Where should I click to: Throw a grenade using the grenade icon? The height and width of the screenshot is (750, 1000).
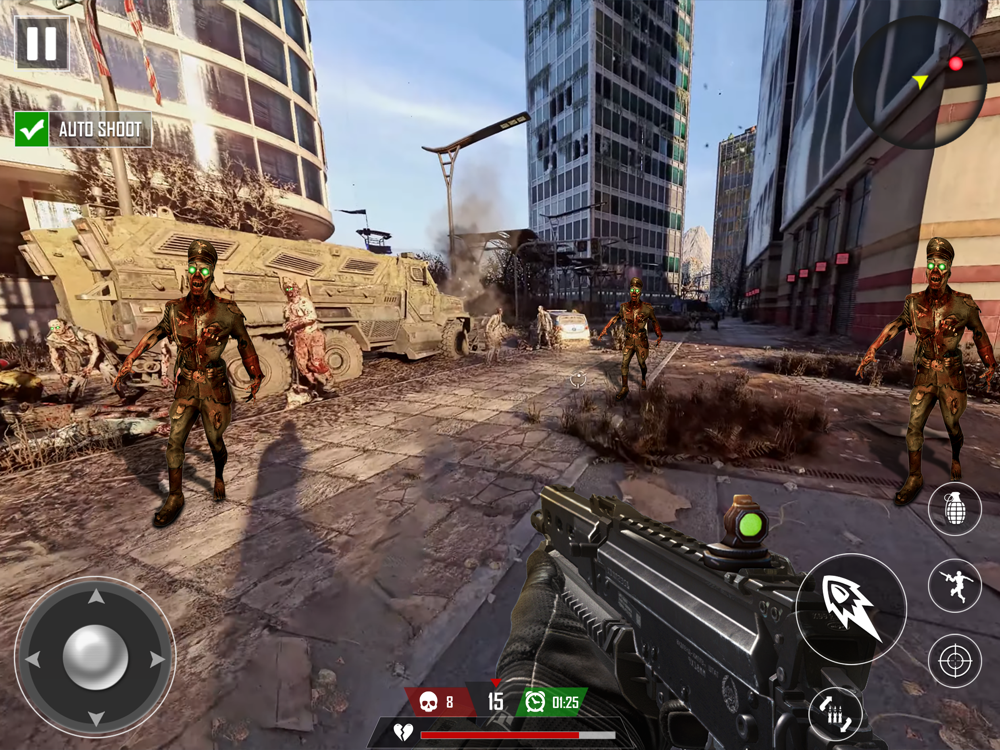[x=954, y=509]
